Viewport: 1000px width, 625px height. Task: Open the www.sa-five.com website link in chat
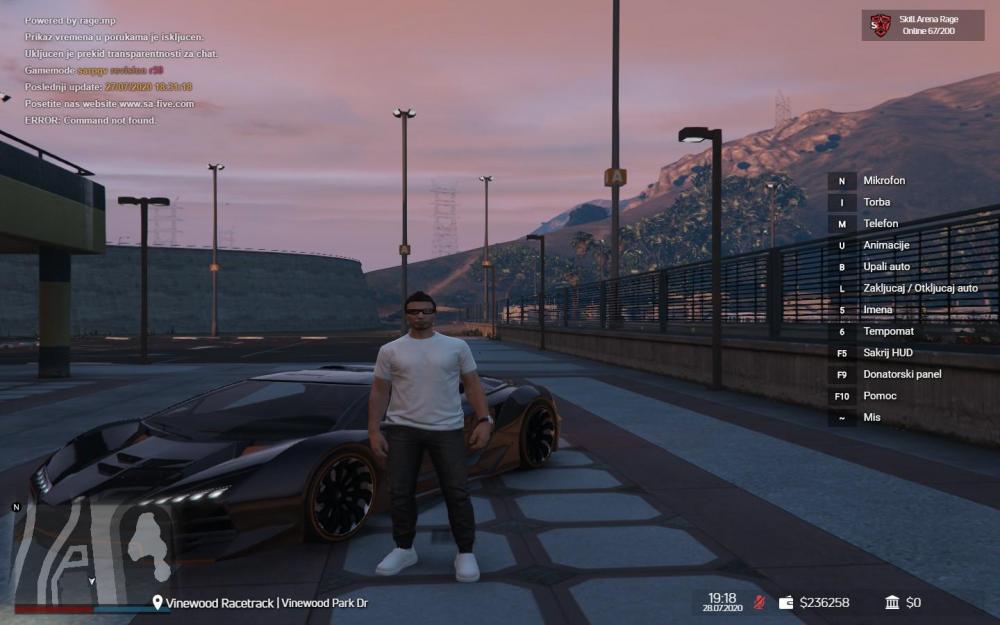(157, 104)
